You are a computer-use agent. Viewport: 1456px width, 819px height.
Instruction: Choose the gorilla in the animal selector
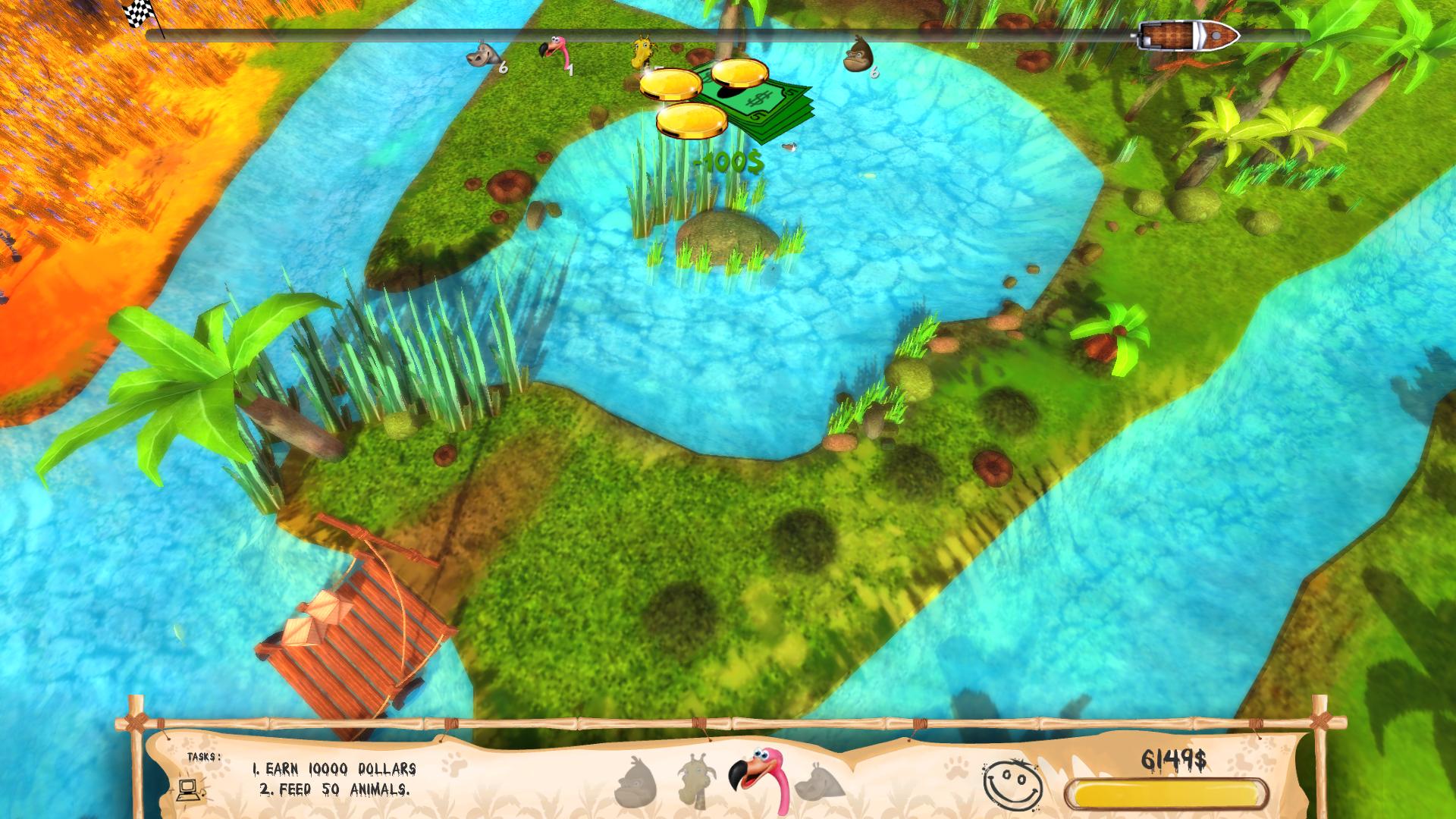pyautogui.click(x=635, y=783)
